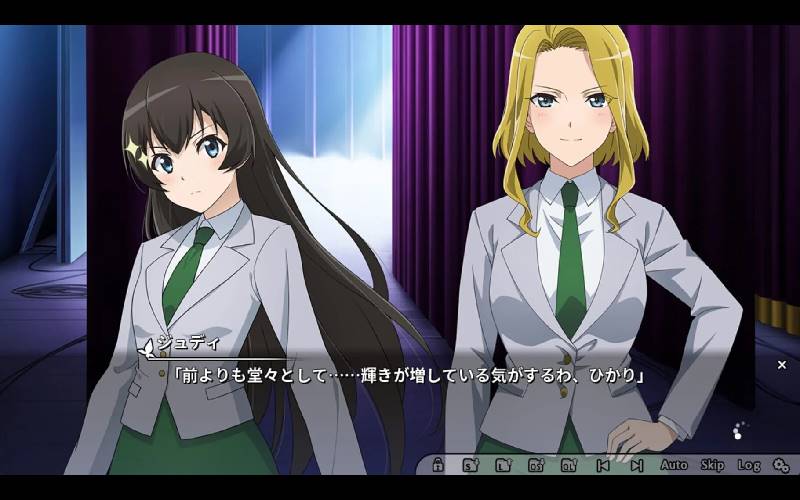Open the Save menu (S icon)

469,465
